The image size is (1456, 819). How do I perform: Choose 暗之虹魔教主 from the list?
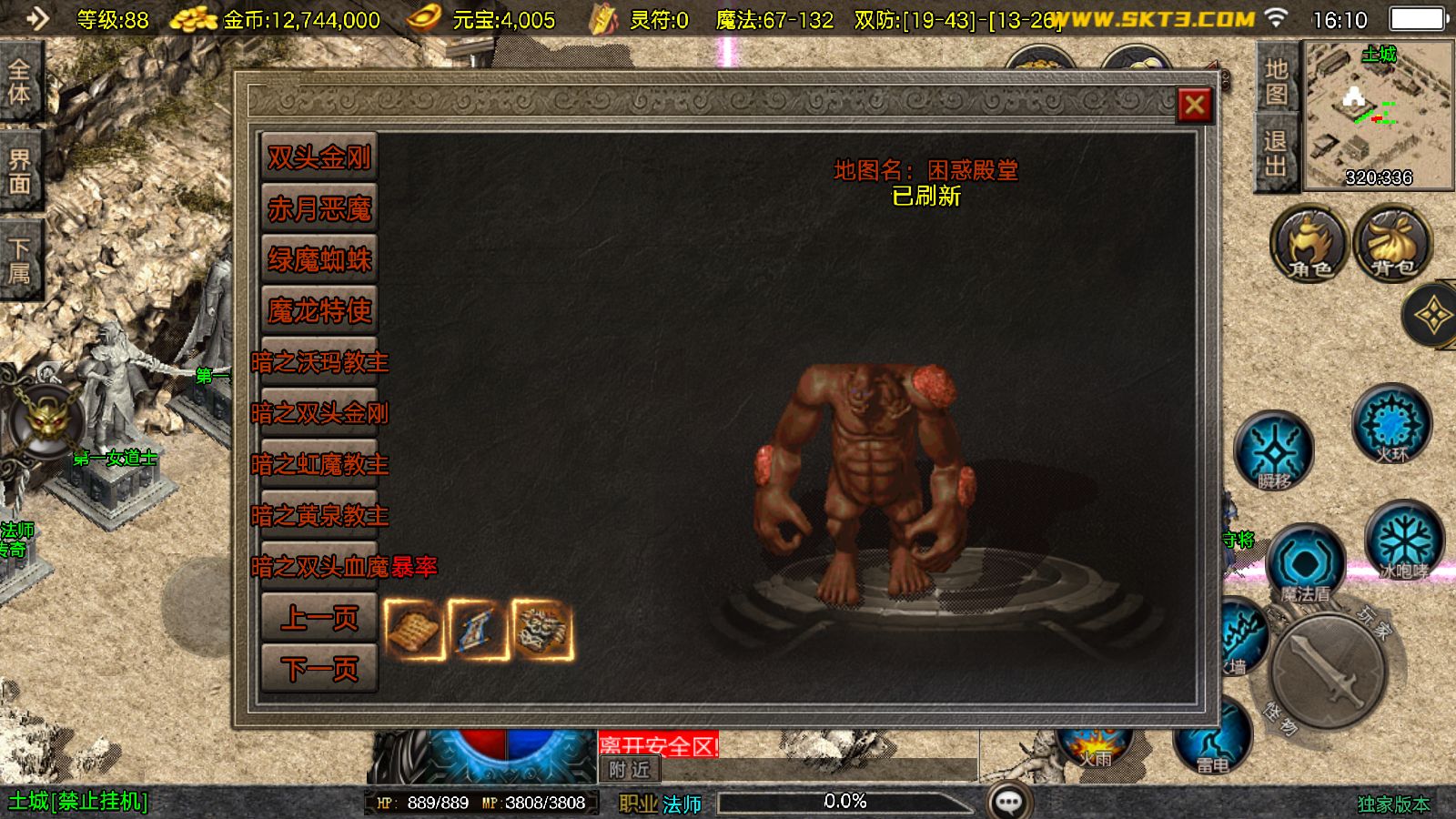tap(319, 465)
